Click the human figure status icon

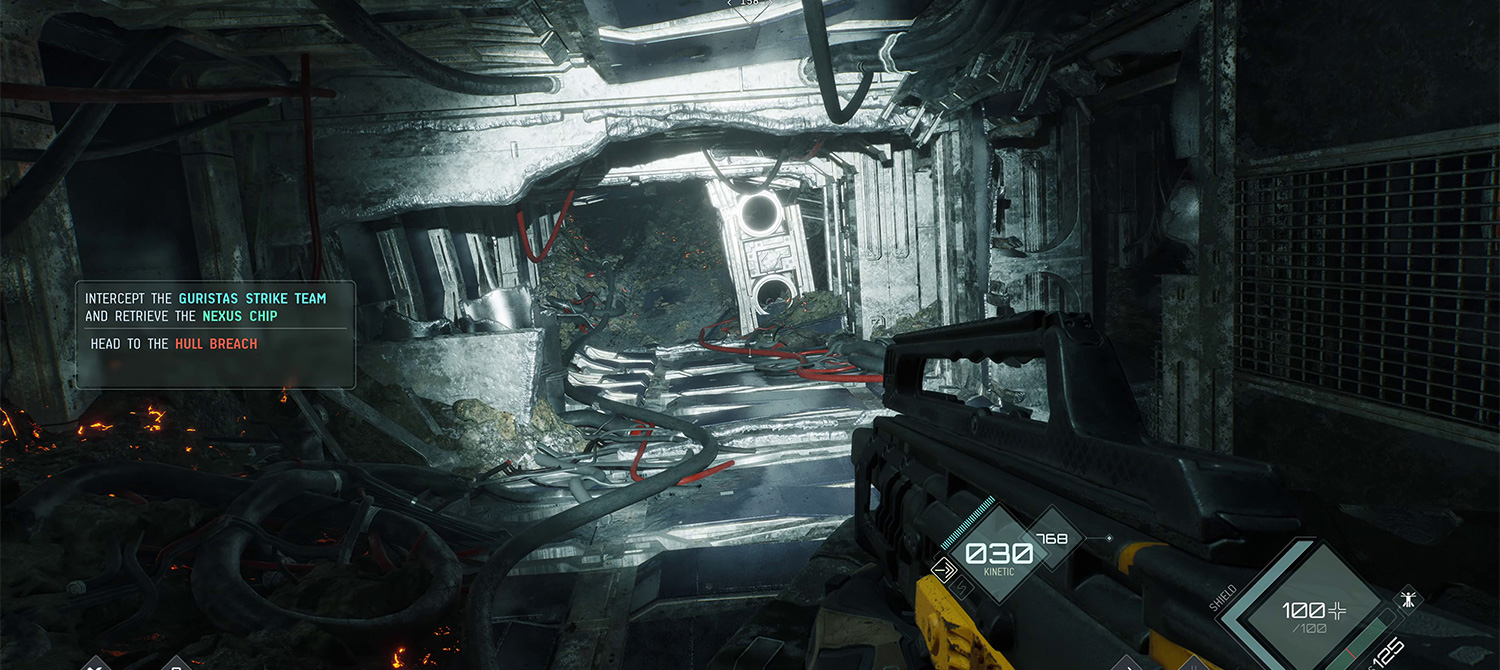pyautogui.click(x=1408, y=600)
